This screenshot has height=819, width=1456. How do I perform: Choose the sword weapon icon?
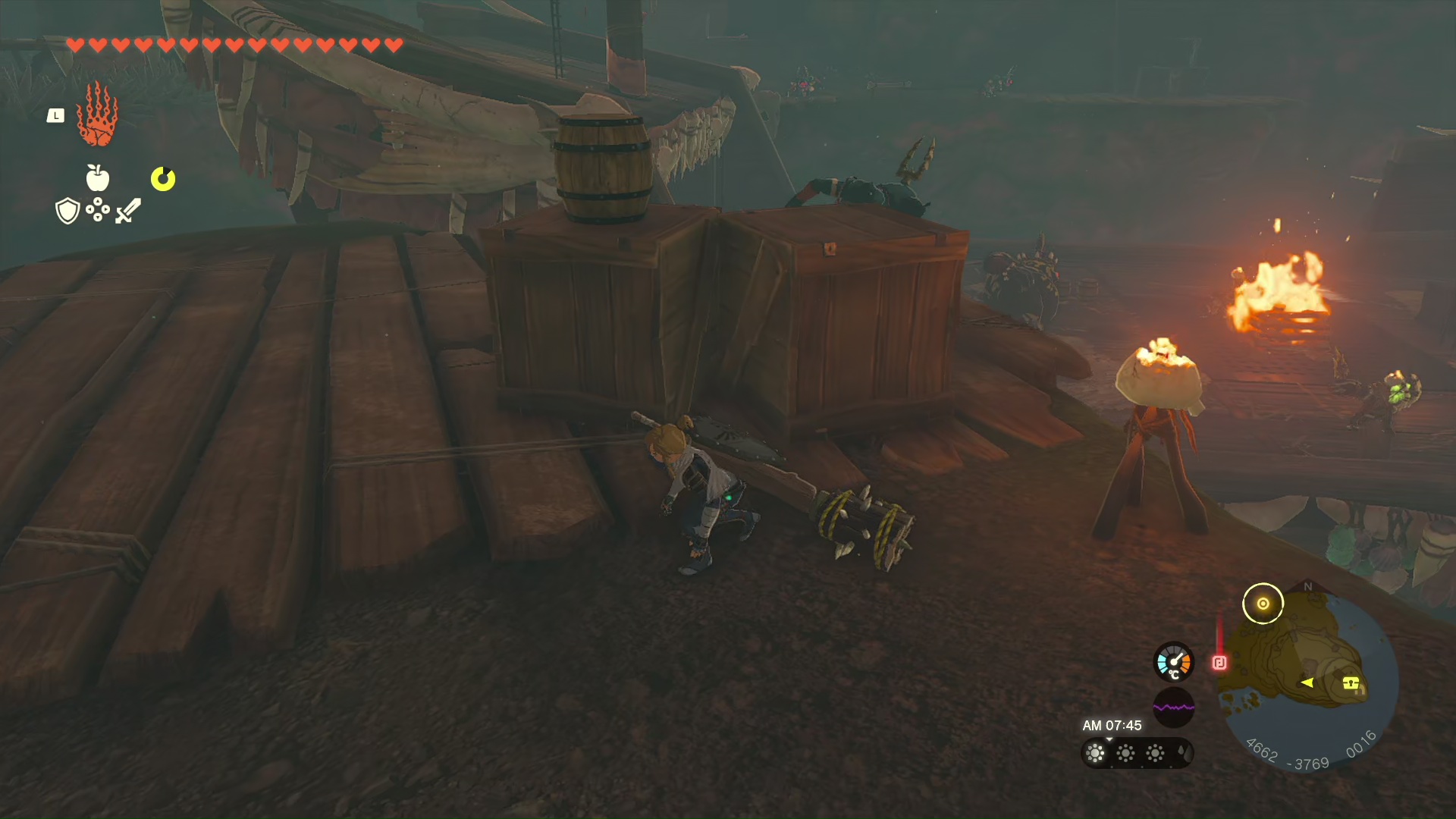[x=128, y=211]
